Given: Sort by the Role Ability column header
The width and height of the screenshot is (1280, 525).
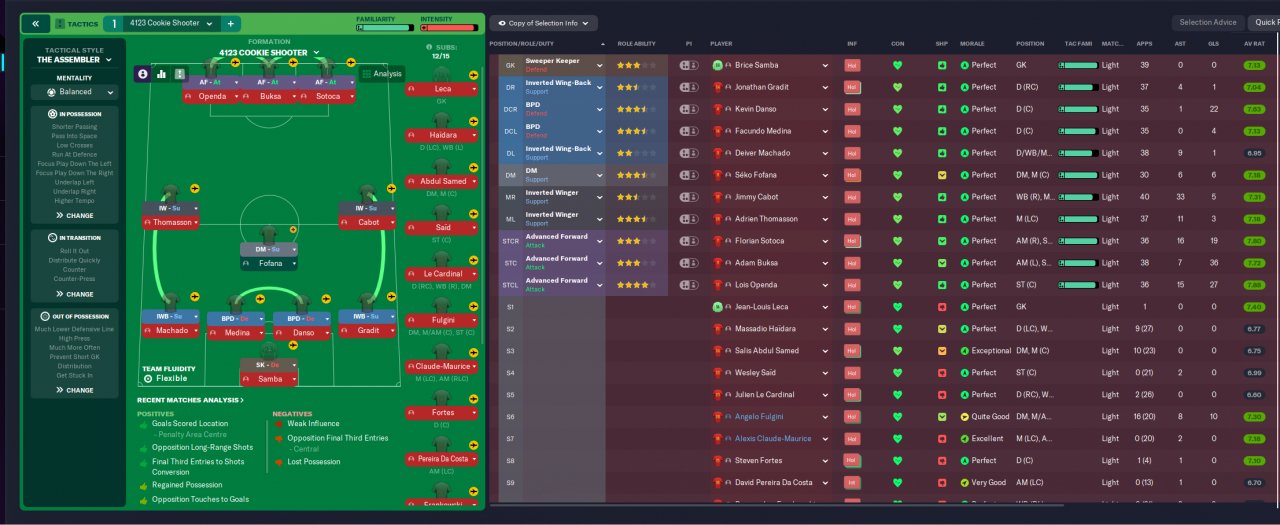Looking at the screenshot, I should point(637,44).
